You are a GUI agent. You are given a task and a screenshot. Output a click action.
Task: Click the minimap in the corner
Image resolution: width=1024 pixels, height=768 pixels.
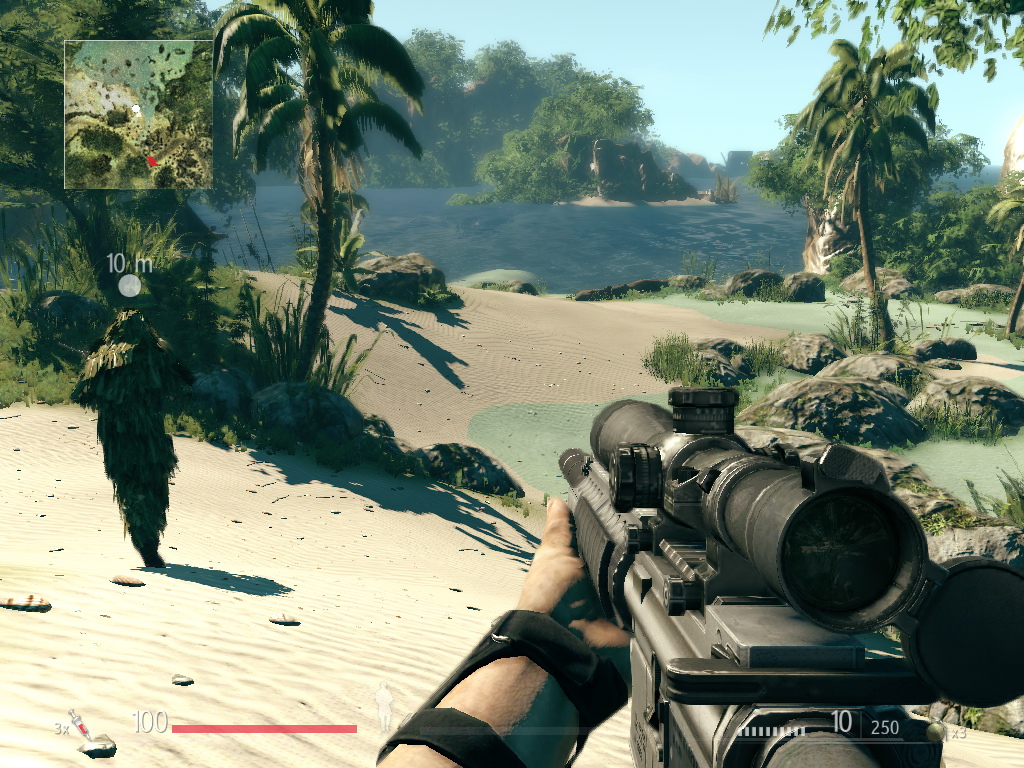(x=138, y=114)
